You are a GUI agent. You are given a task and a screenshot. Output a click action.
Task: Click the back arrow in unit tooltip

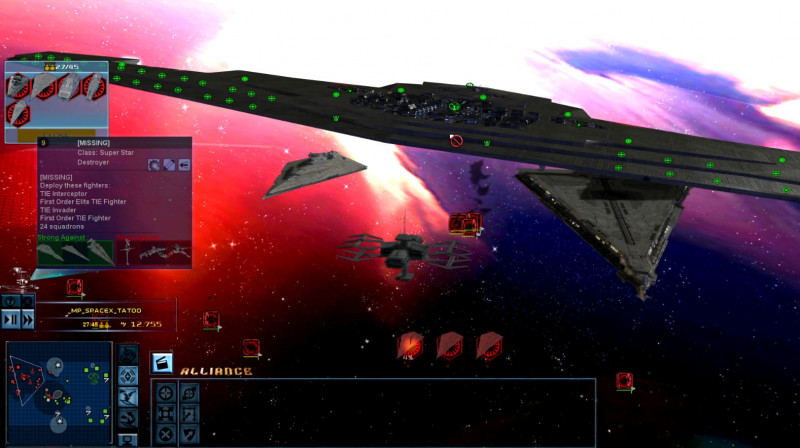(x=184, y=164)
